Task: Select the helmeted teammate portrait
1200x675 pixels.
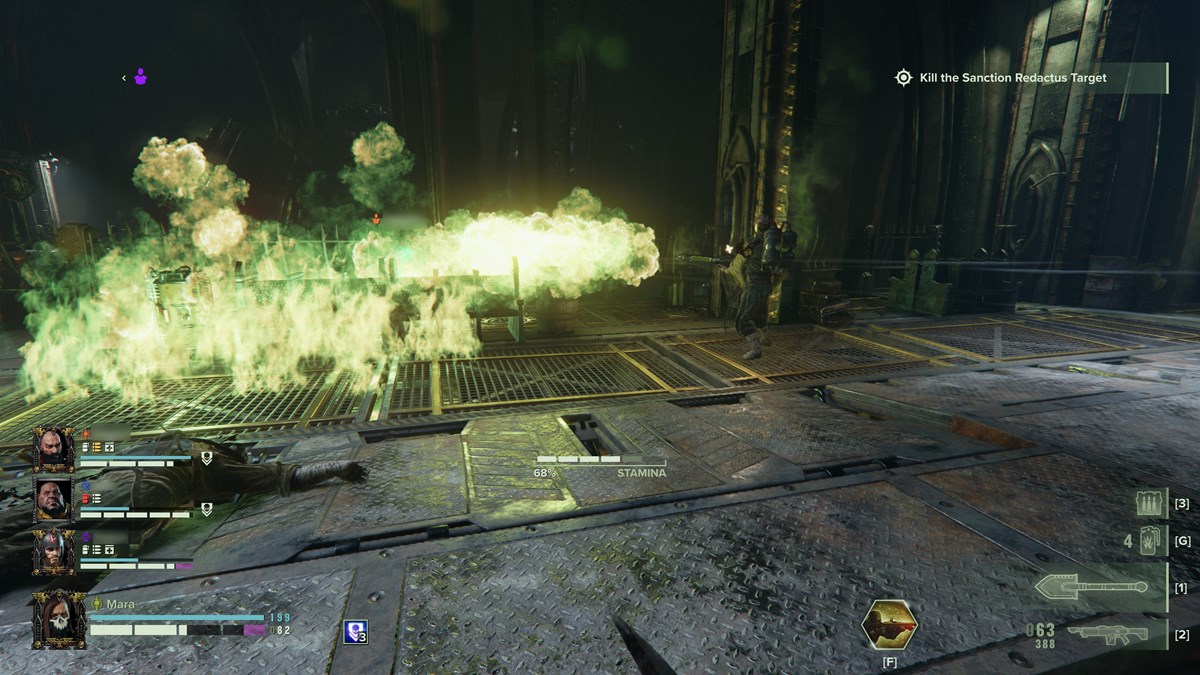Action: coord(53,551)
